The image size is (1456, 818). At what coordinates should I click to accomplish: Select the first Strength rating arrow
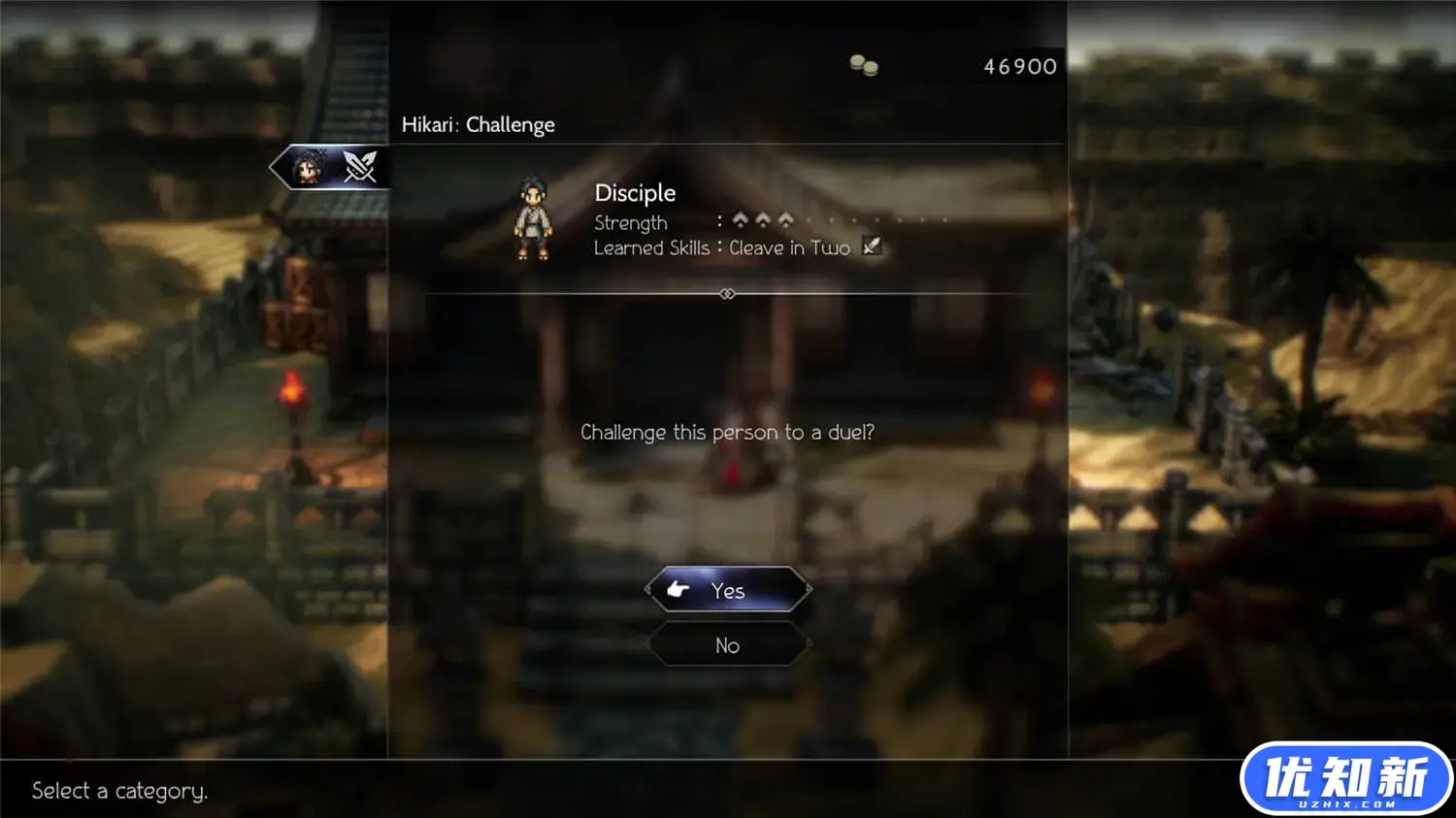click(740, 220)
